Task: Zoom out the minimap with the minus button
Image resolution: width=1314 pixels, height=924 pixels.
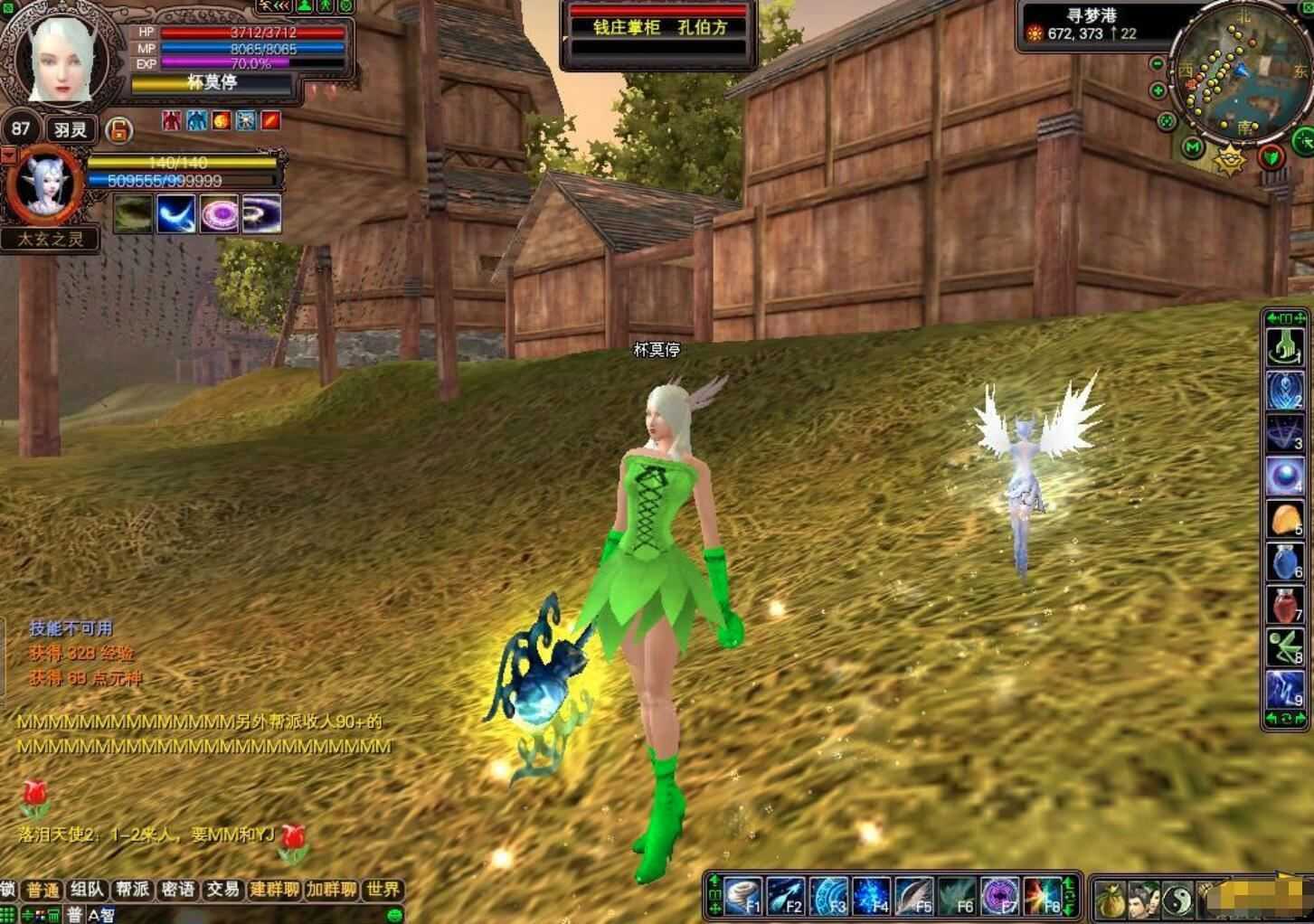Action: coord(1158,64)
